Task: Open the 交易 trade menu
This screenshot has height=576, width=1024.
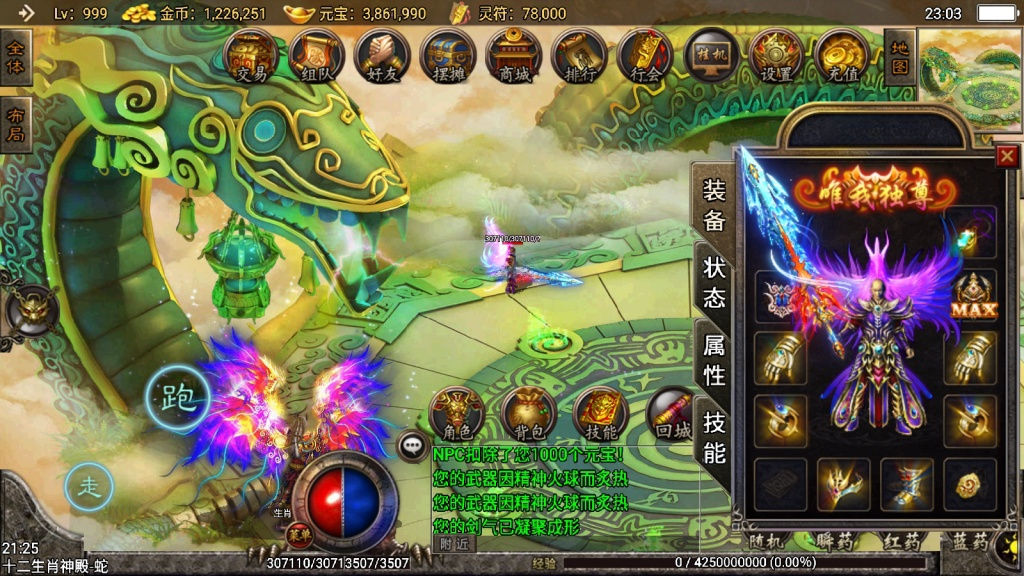Action: tap(251, 56)
